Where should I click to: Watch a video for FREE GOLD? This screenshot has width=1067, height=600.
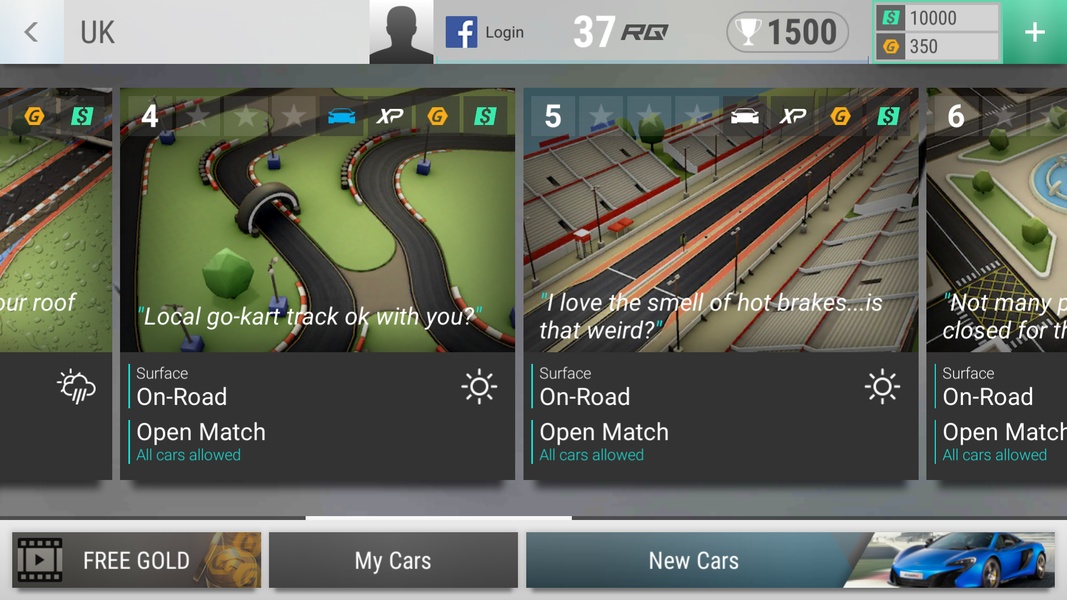(136, 560)
